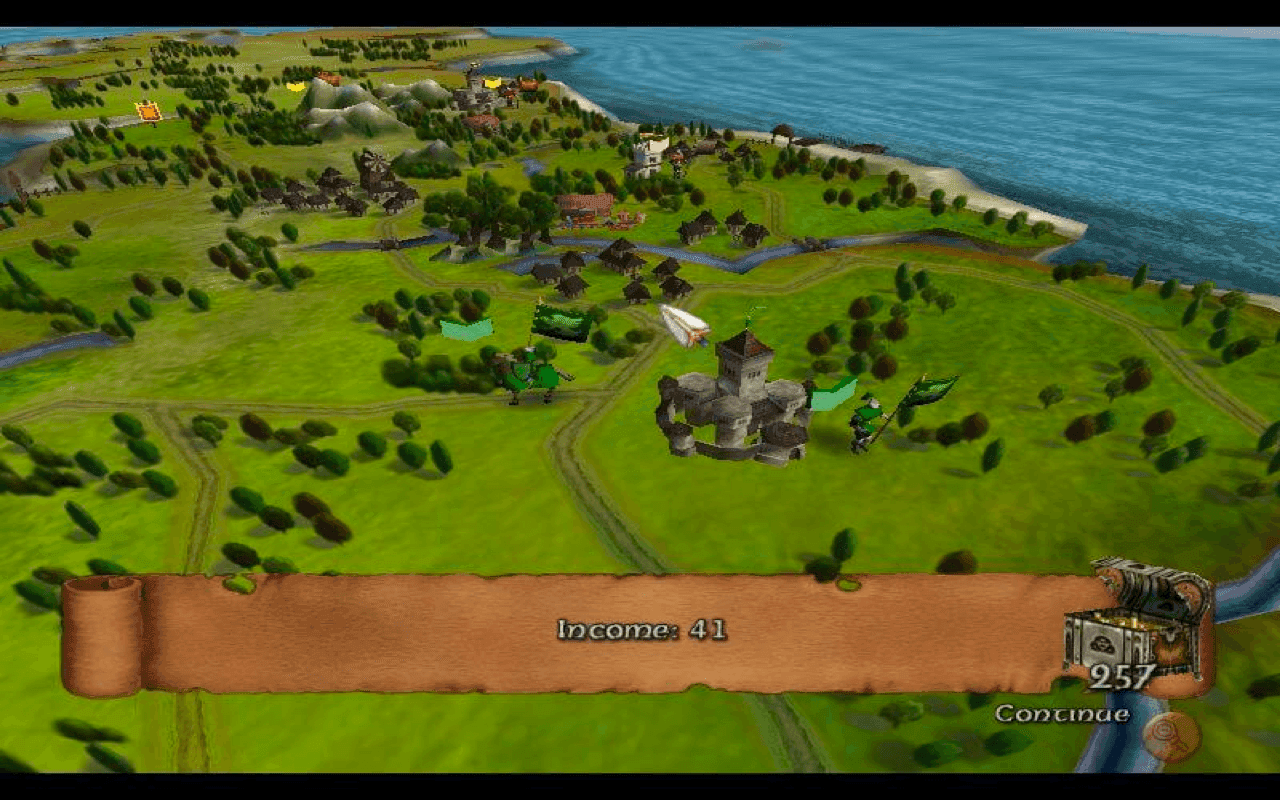Select the foot soldier holding the green banner
This screenshot has width=1280, height=800.
pos(862,420)
